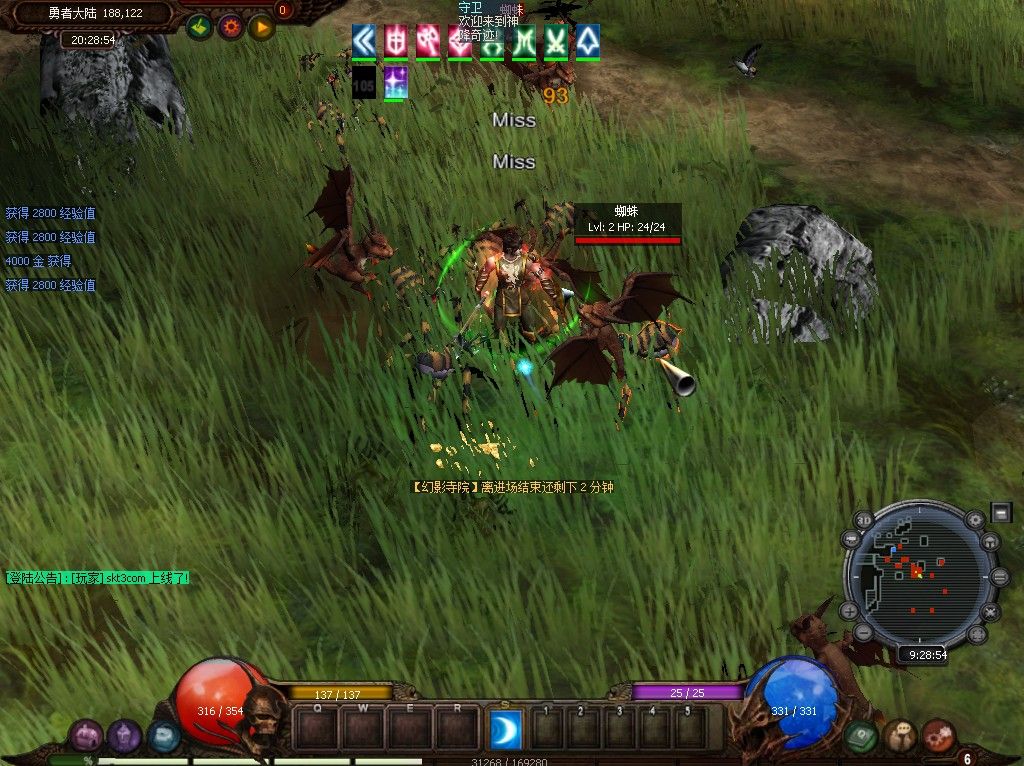This screenshot has width=1024, height=766.
Task: Open the chat speech-bubble menu icon
Action: [900, 737]
